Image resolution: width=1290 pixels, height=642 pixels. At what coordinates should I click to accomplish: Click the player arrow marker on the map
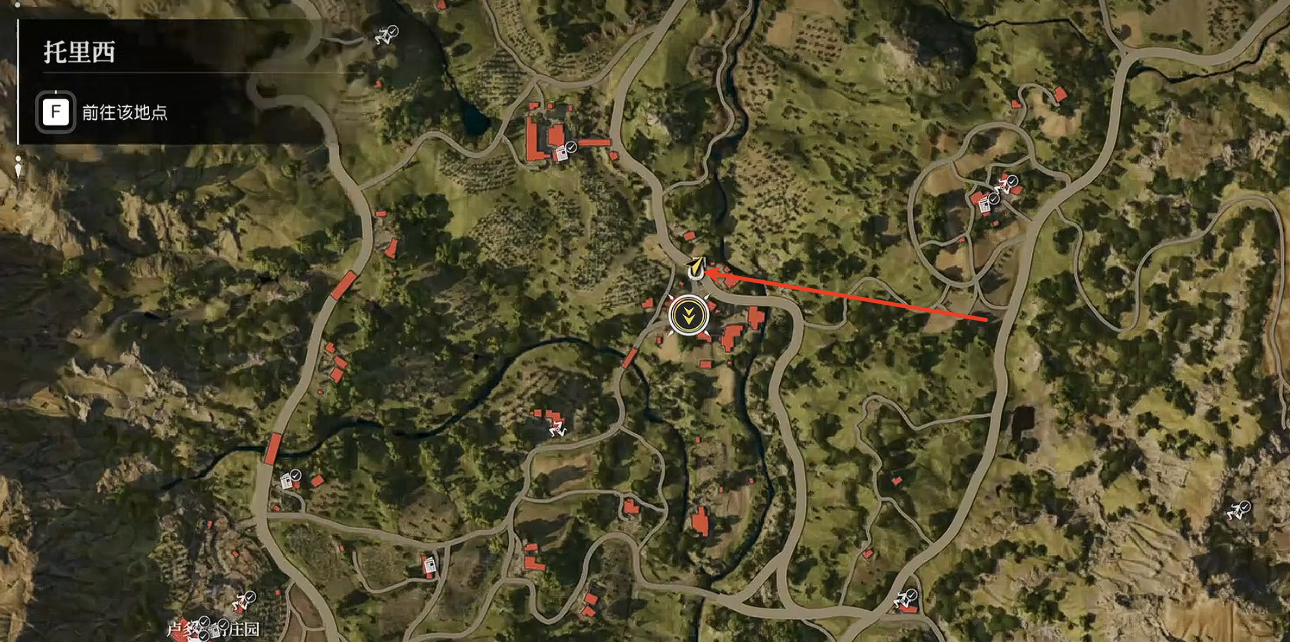[x=696, y=268]
